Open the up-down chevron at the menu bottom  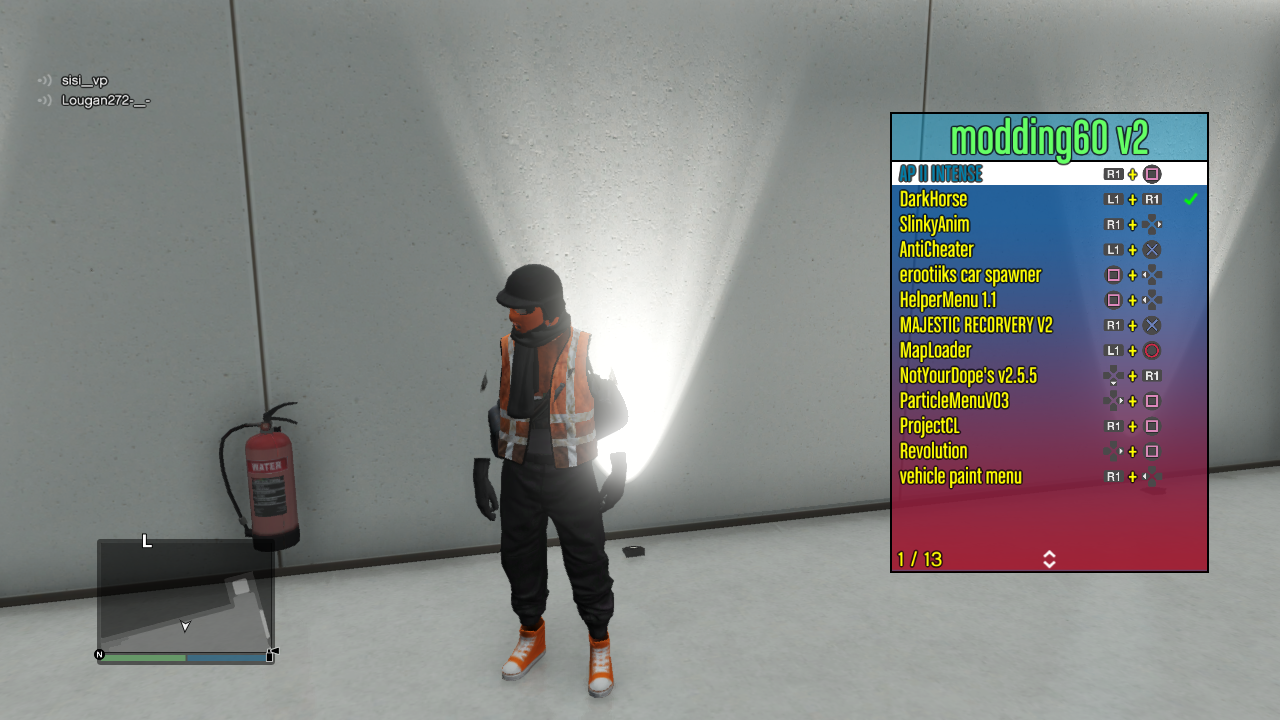click(1048, 560)
